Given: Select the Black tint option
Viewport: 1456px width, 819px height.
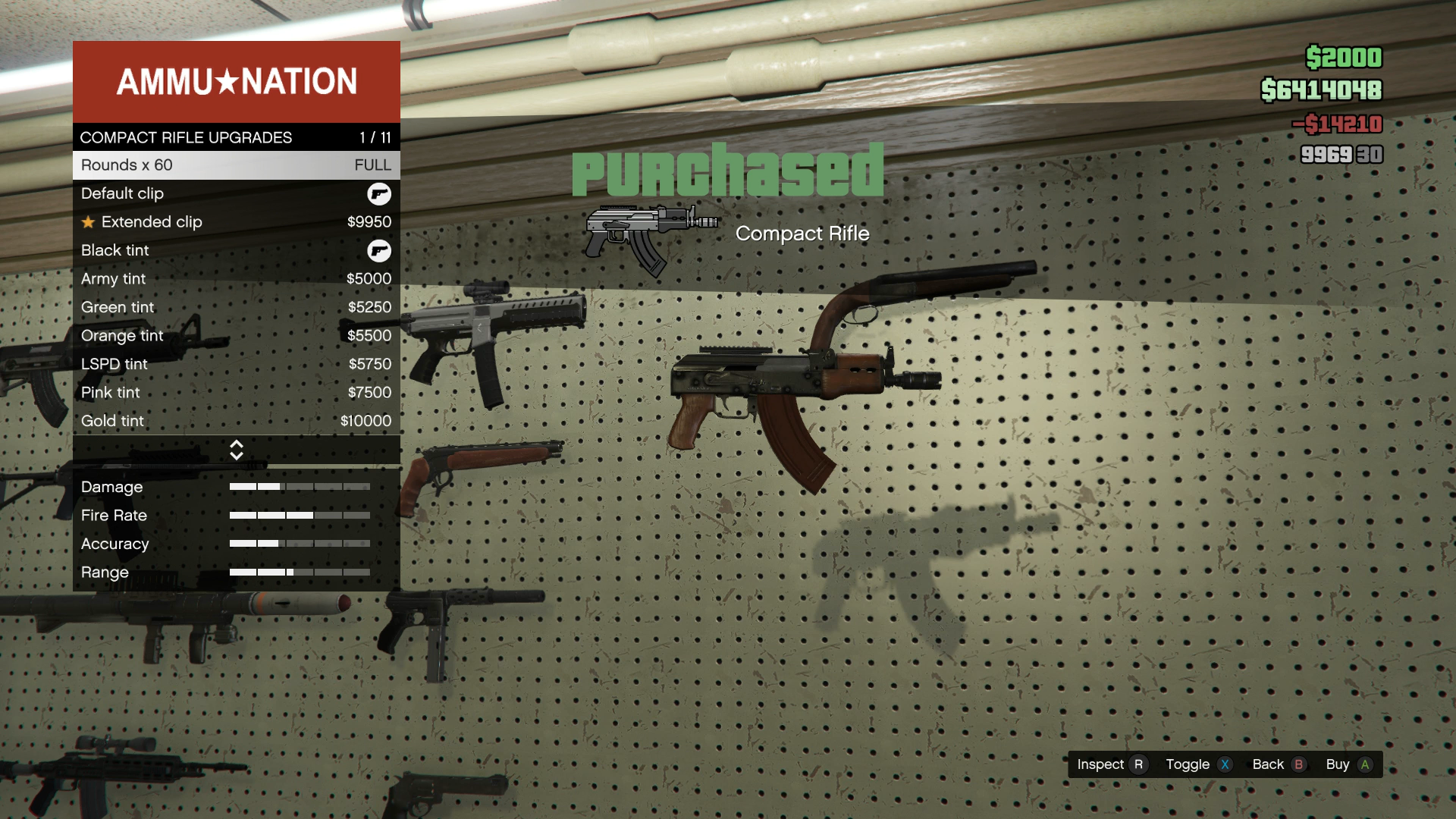Looking at the screenshot, I should (x=236, y=250).
